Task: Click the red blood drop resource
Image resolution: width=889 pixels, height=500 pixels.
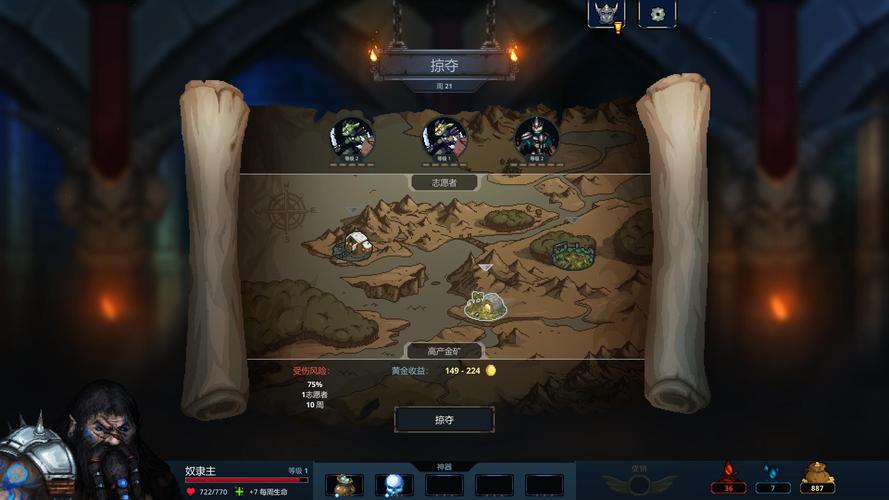Action: 728,475
